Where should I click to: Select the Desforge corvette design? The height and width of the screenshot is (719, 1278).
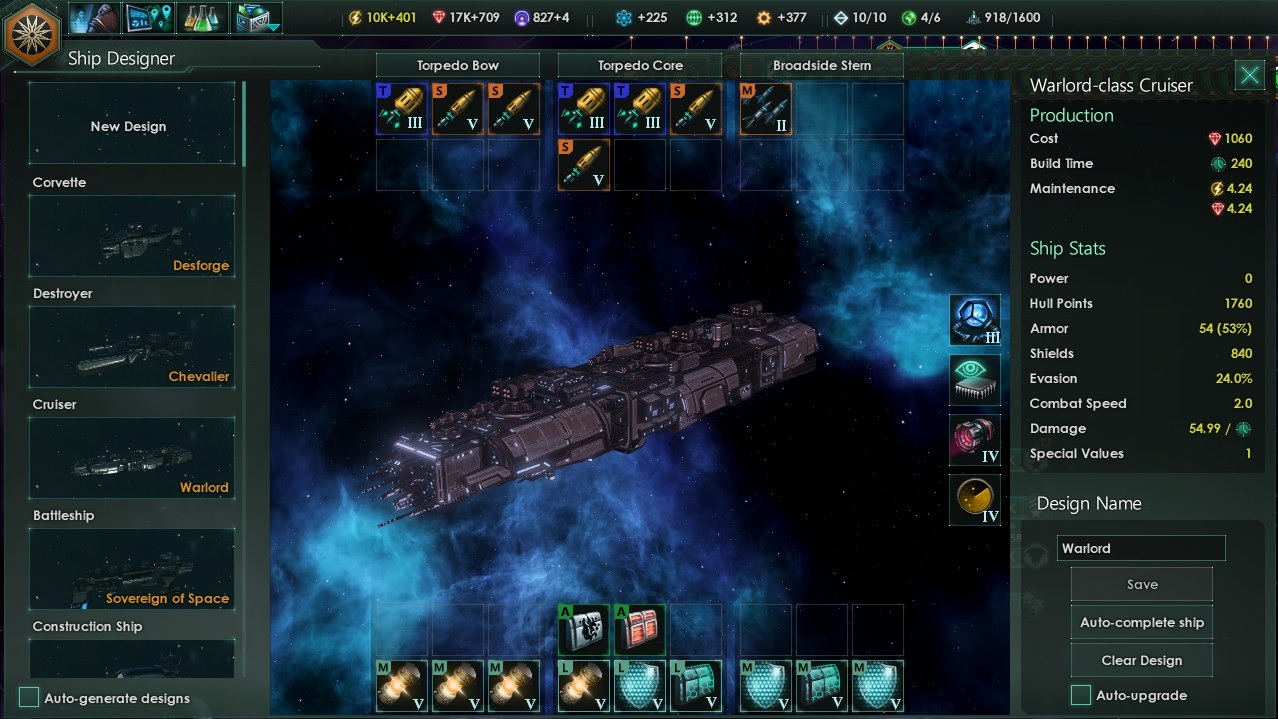point(131,237)
